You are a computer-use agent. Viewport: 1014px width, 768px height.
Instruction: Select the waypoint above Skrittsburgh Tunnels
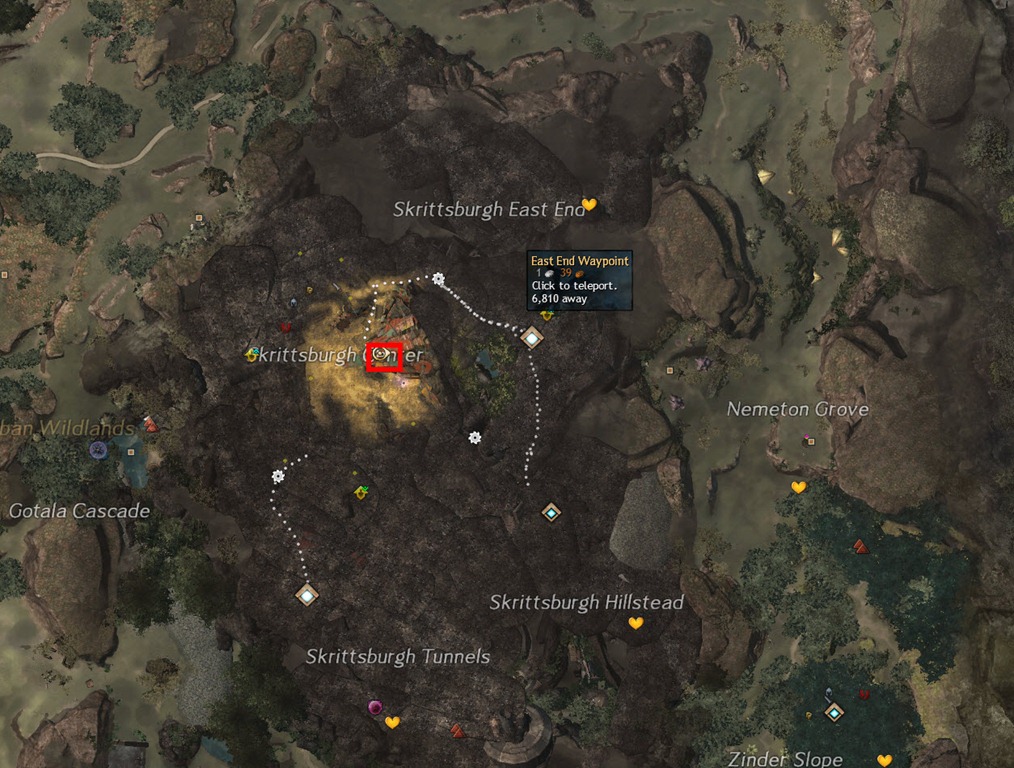tap(307, 595)
